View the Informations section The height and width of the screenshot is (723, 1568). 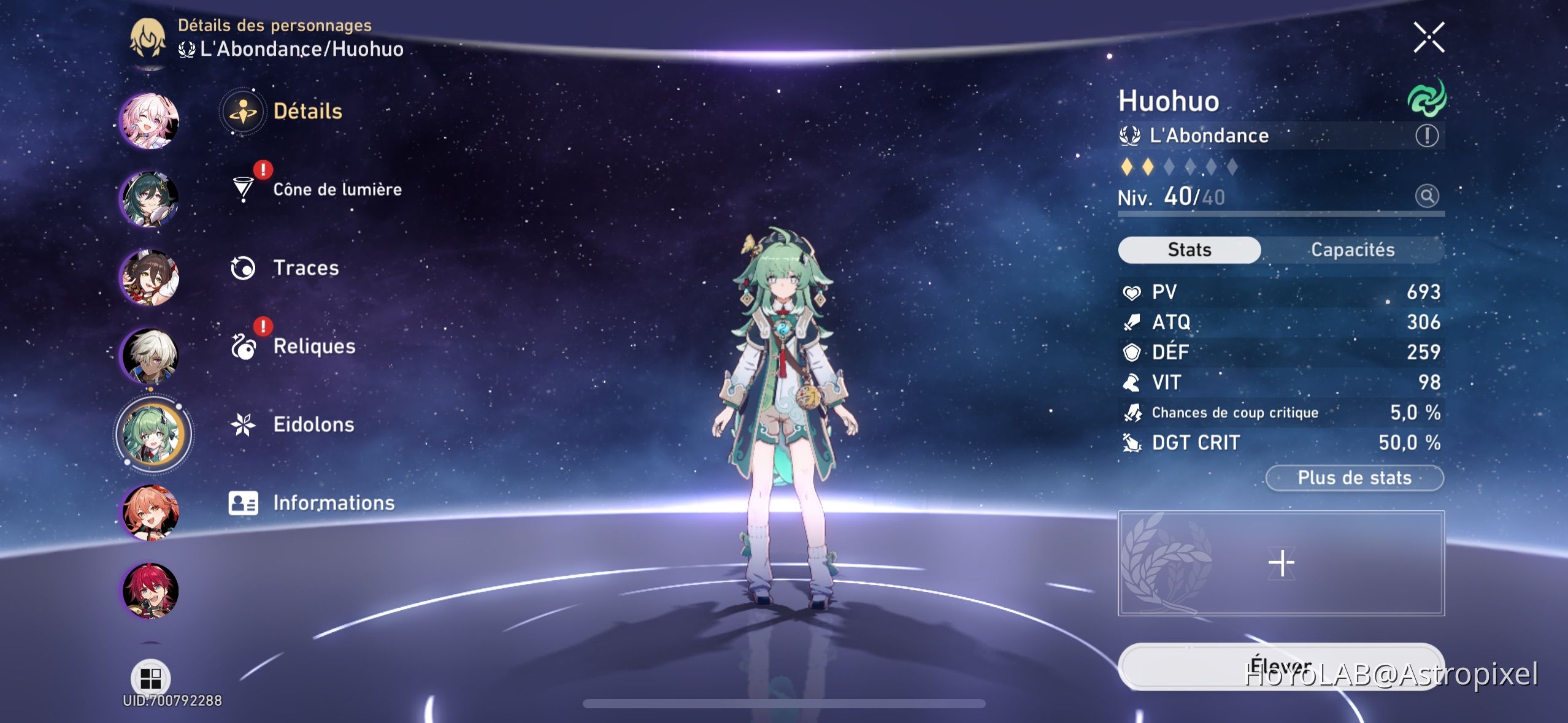click(x=245, y=502)
